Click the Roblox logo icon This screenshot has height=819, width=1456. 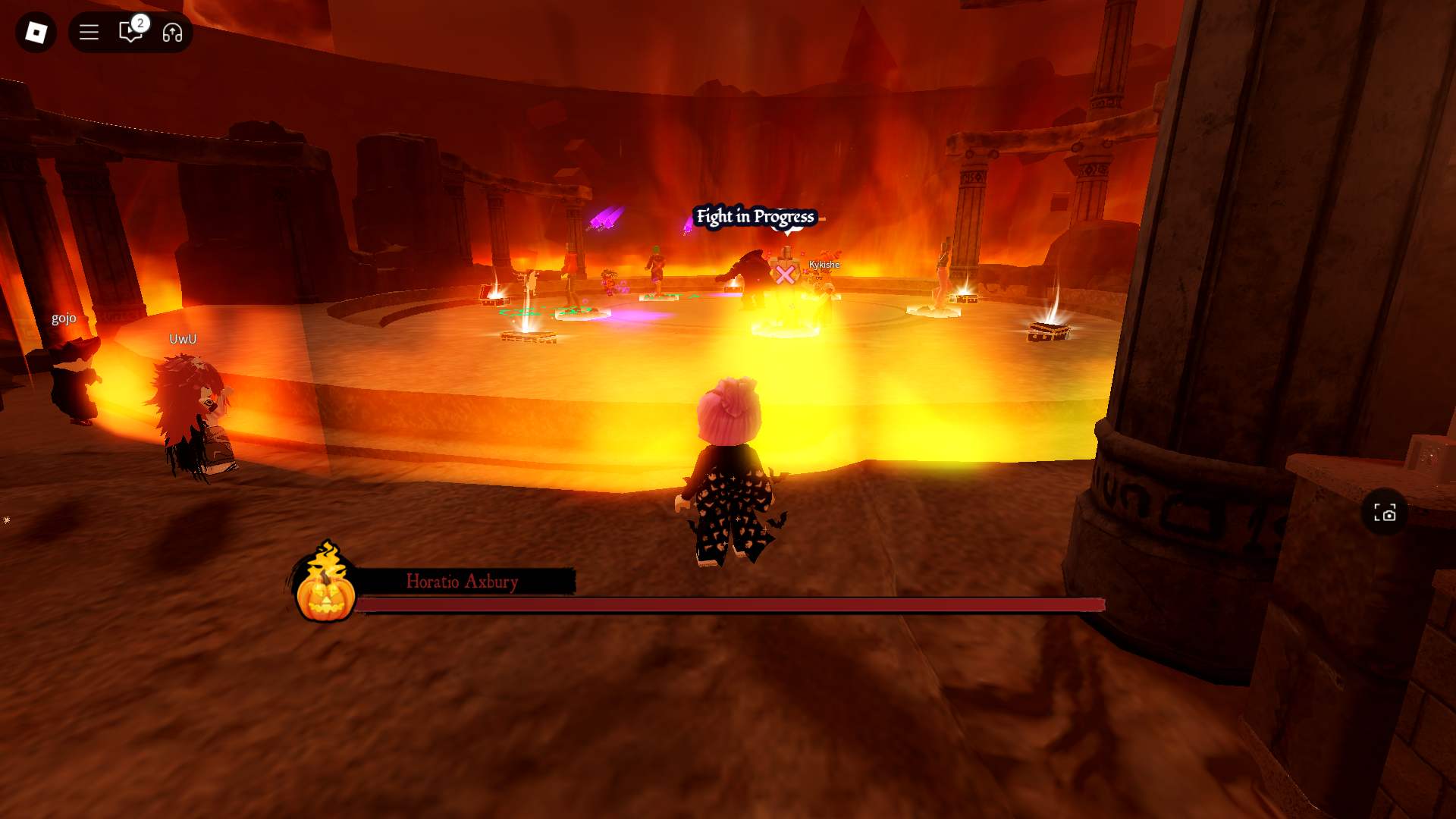coord(35,33)
